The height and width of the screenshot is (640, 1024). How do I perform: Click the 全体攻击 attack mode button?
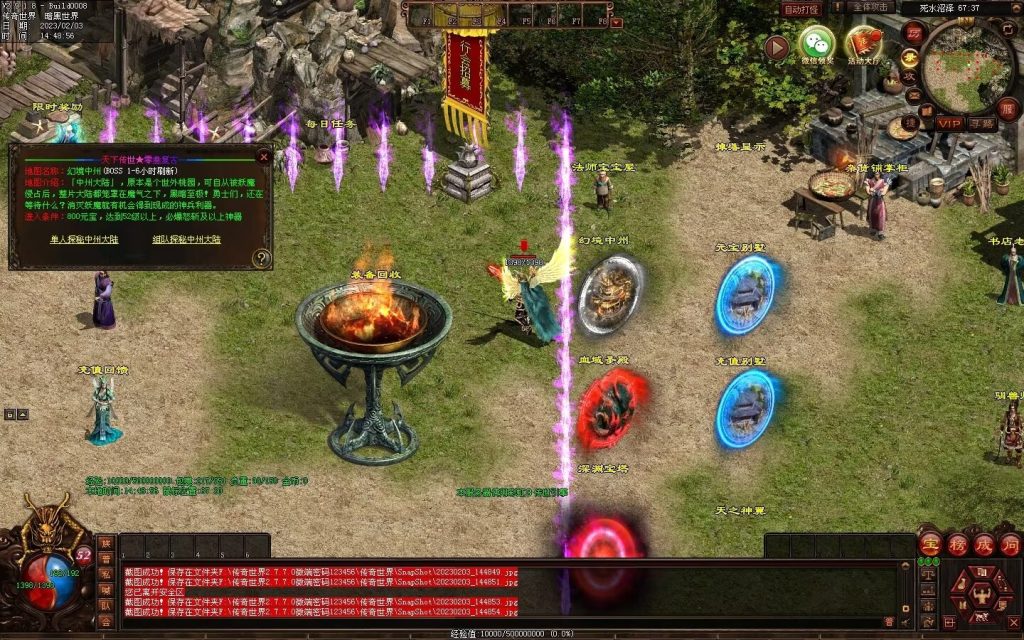(871, 8)
